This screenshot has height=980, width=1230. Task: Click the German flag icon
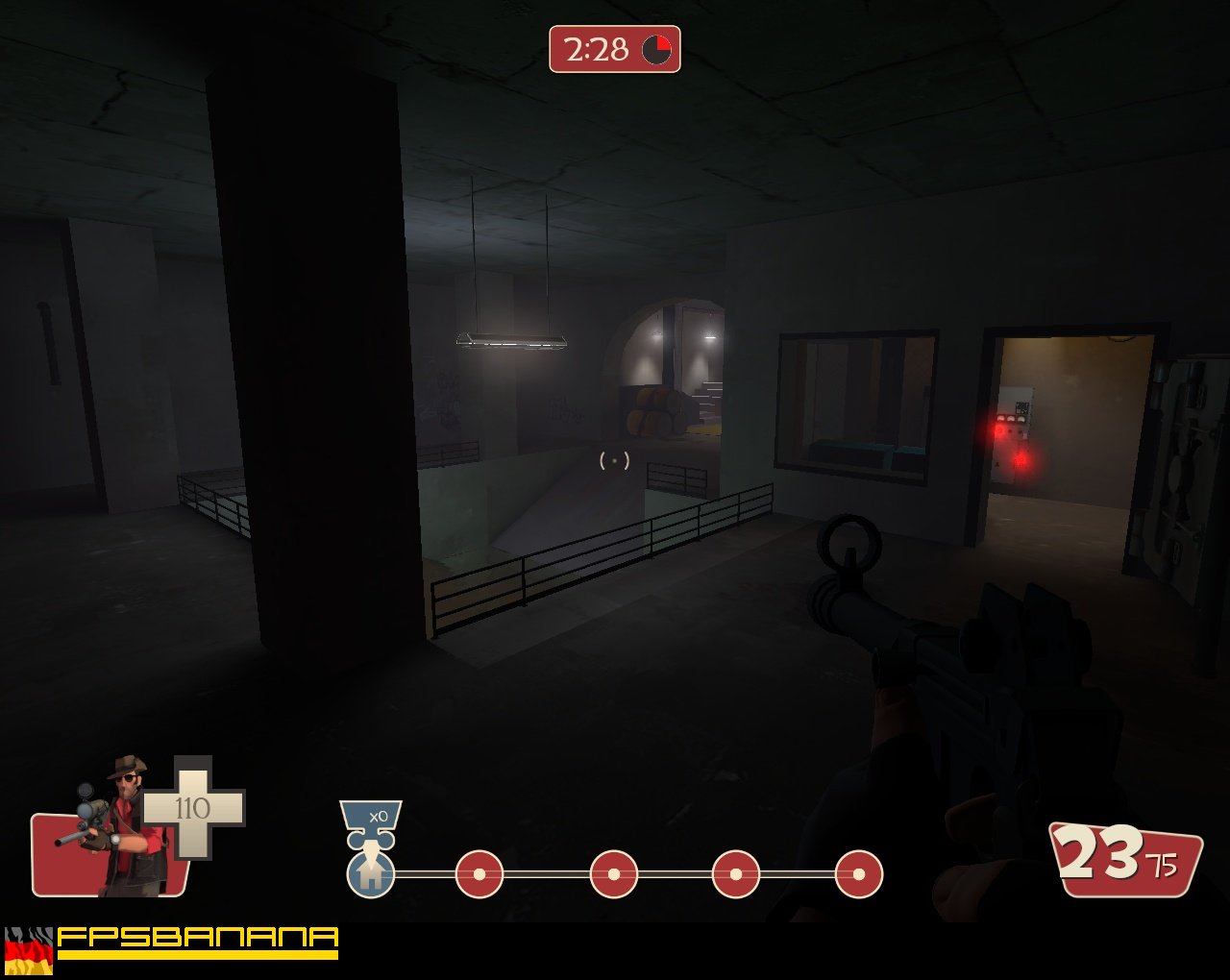[29, 951]
